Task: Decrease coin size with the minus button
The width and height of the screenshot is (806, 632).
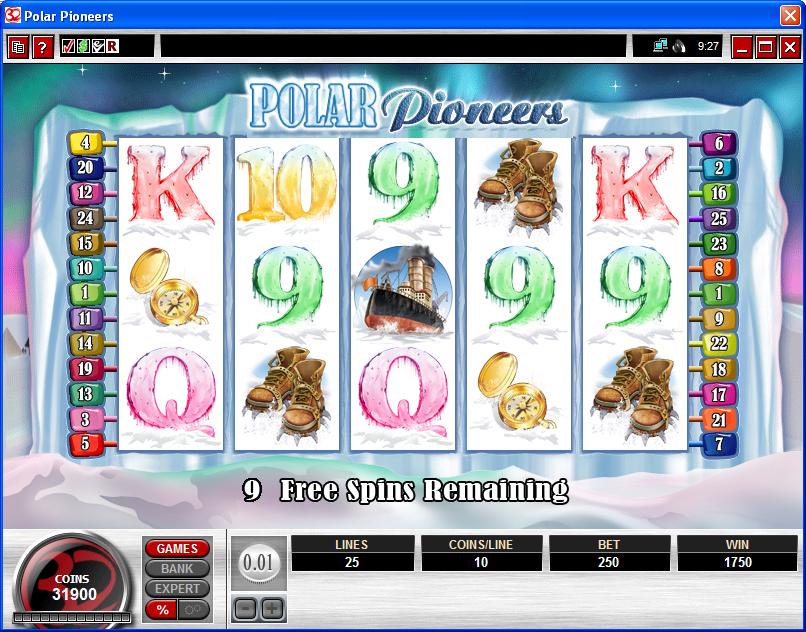Action: [x=245, y=608]
